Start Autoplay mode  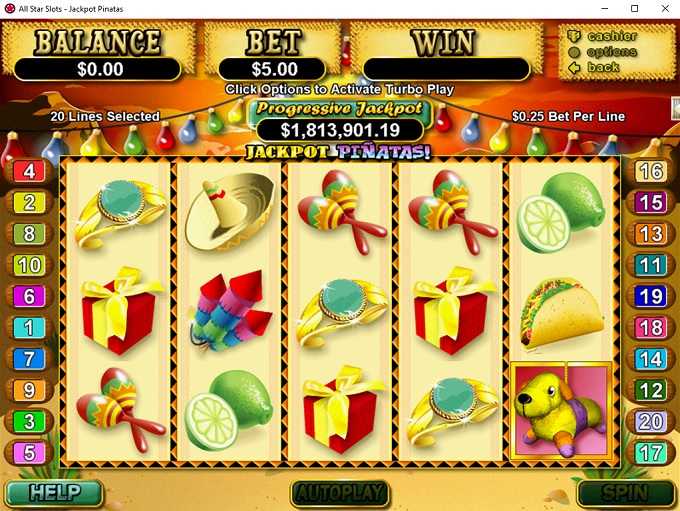tap(338, 493)
